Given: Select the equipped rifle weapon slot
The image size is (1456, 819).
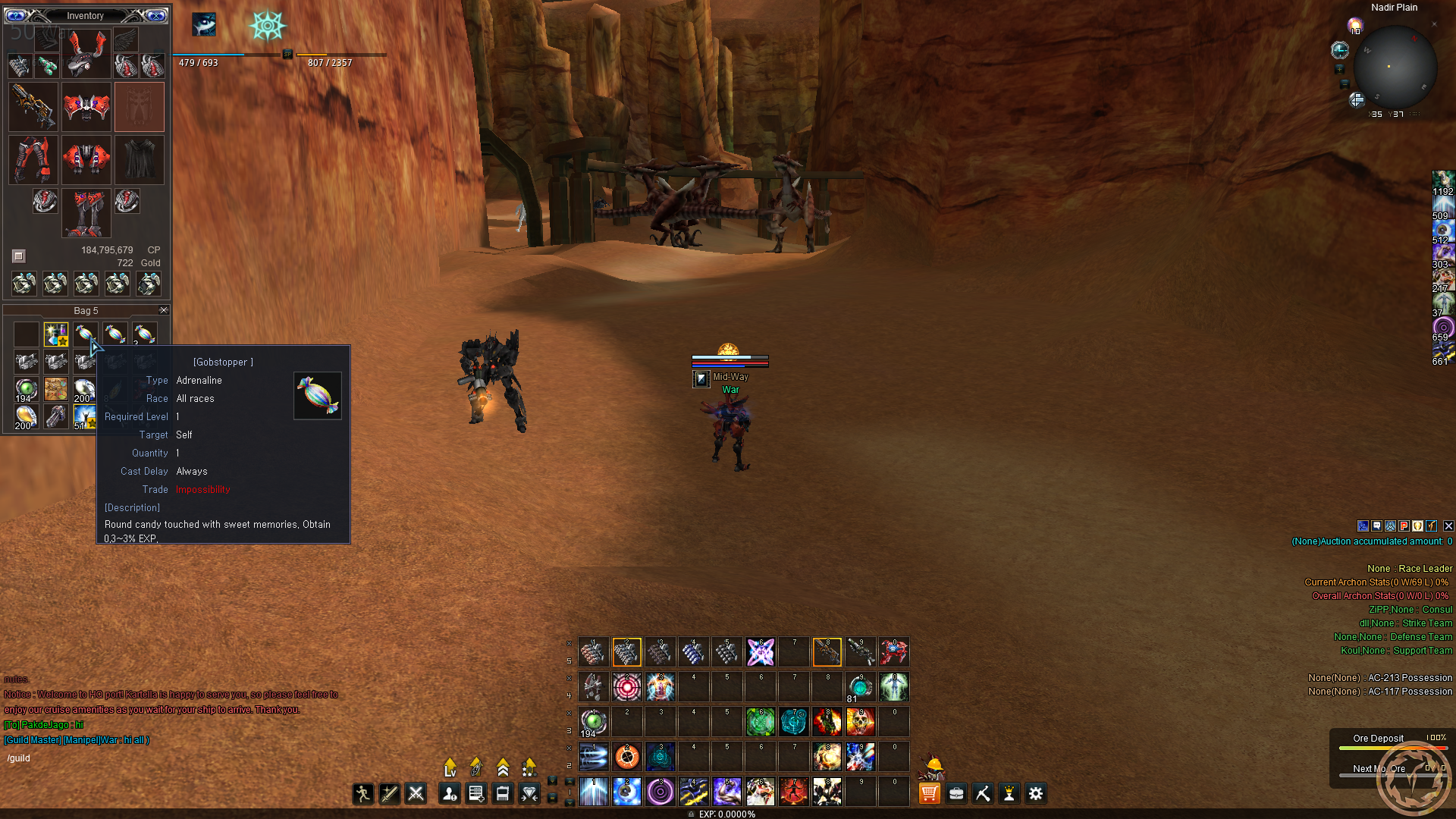Looking at the screenshot, I should 33,106.
